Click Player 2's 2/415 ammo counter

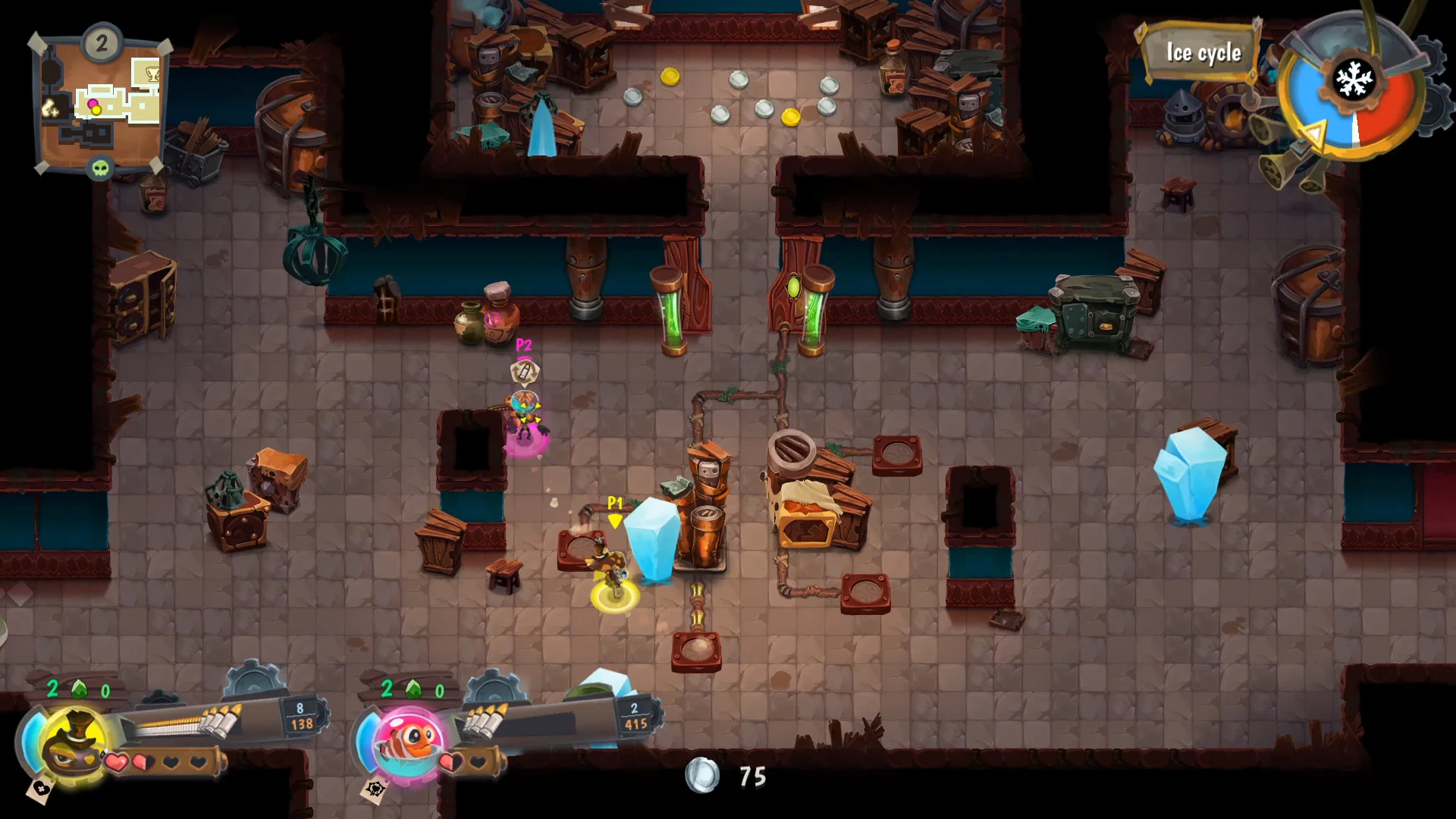633,716
